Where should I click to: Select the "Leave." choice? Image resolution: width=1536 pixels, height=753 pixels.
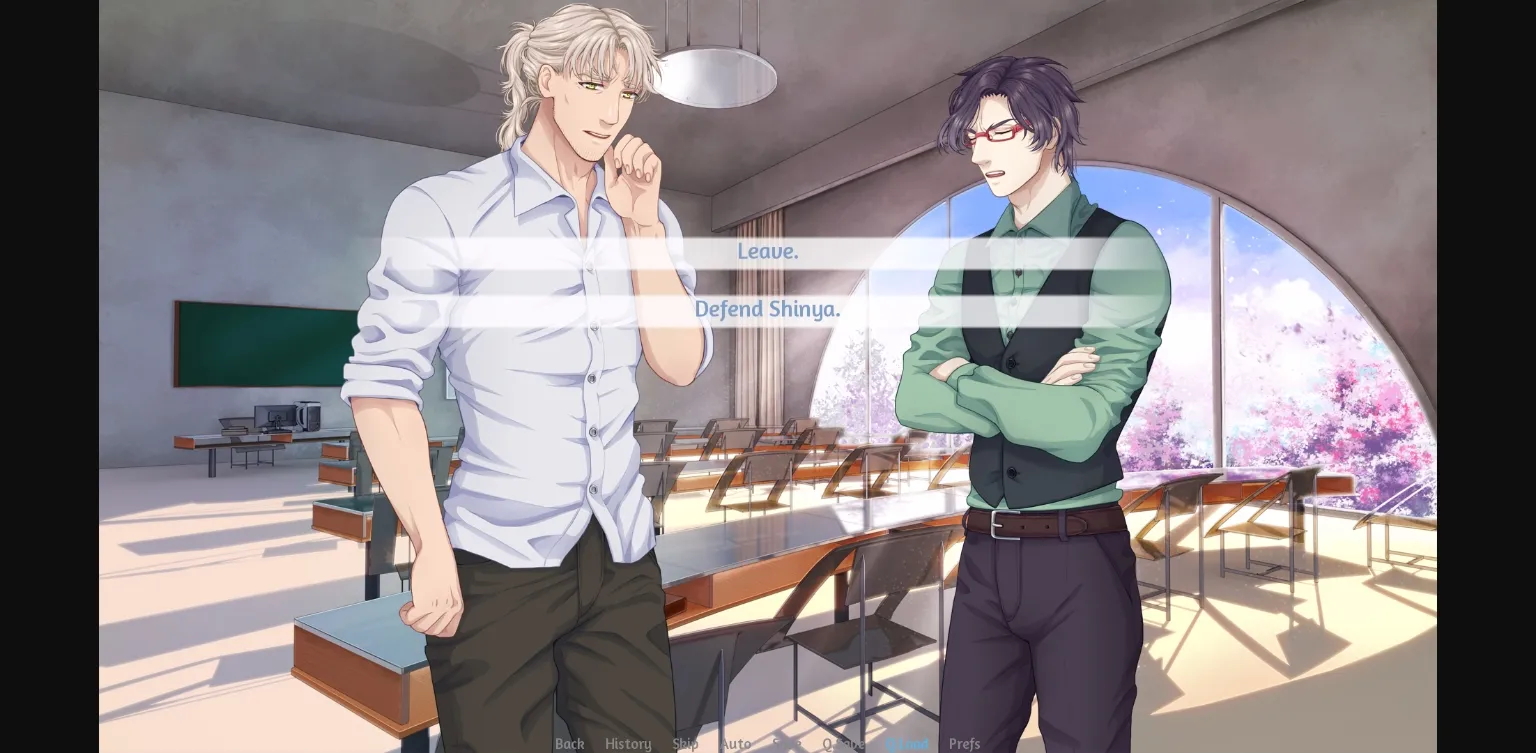click(x=767, y=251)
